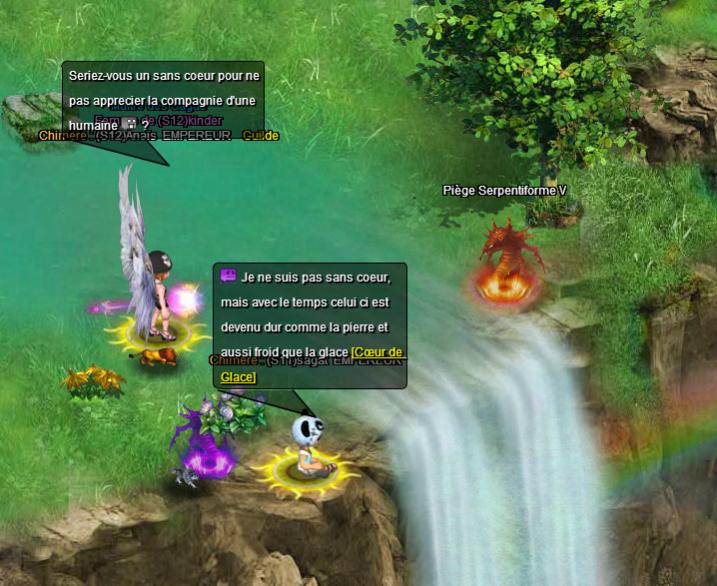Open the Cœur de Glace item link
Screen dimensions: 717x586
pyautogui.click(x=377, y=352)
